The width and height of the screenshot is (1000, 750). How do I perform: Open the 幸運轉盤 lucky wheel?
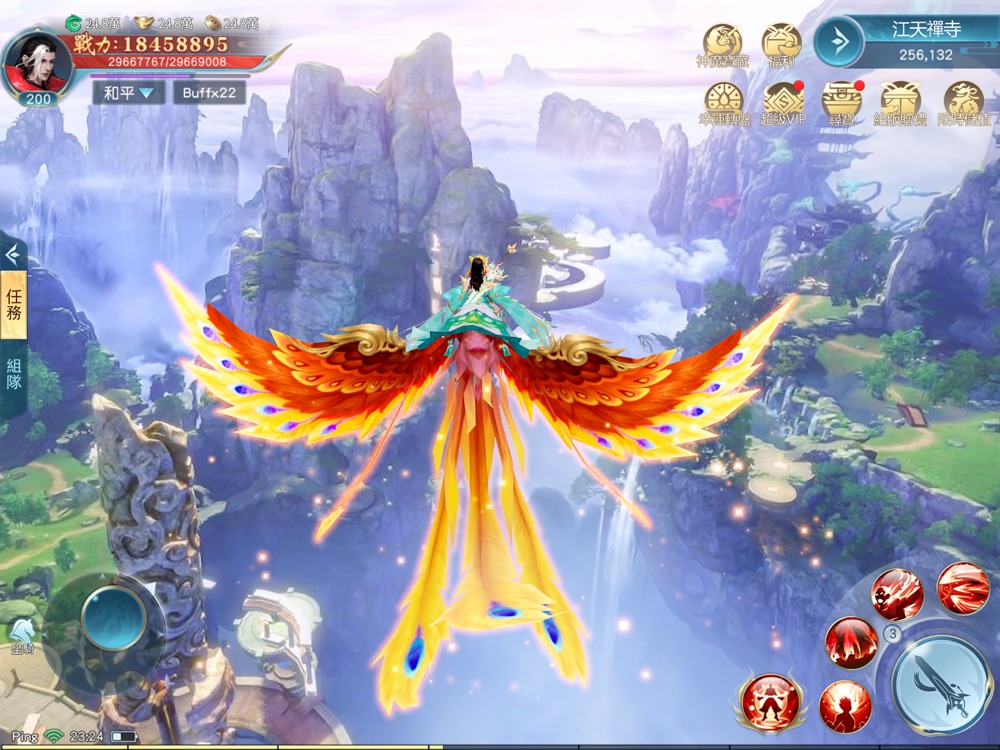(724, 101)
